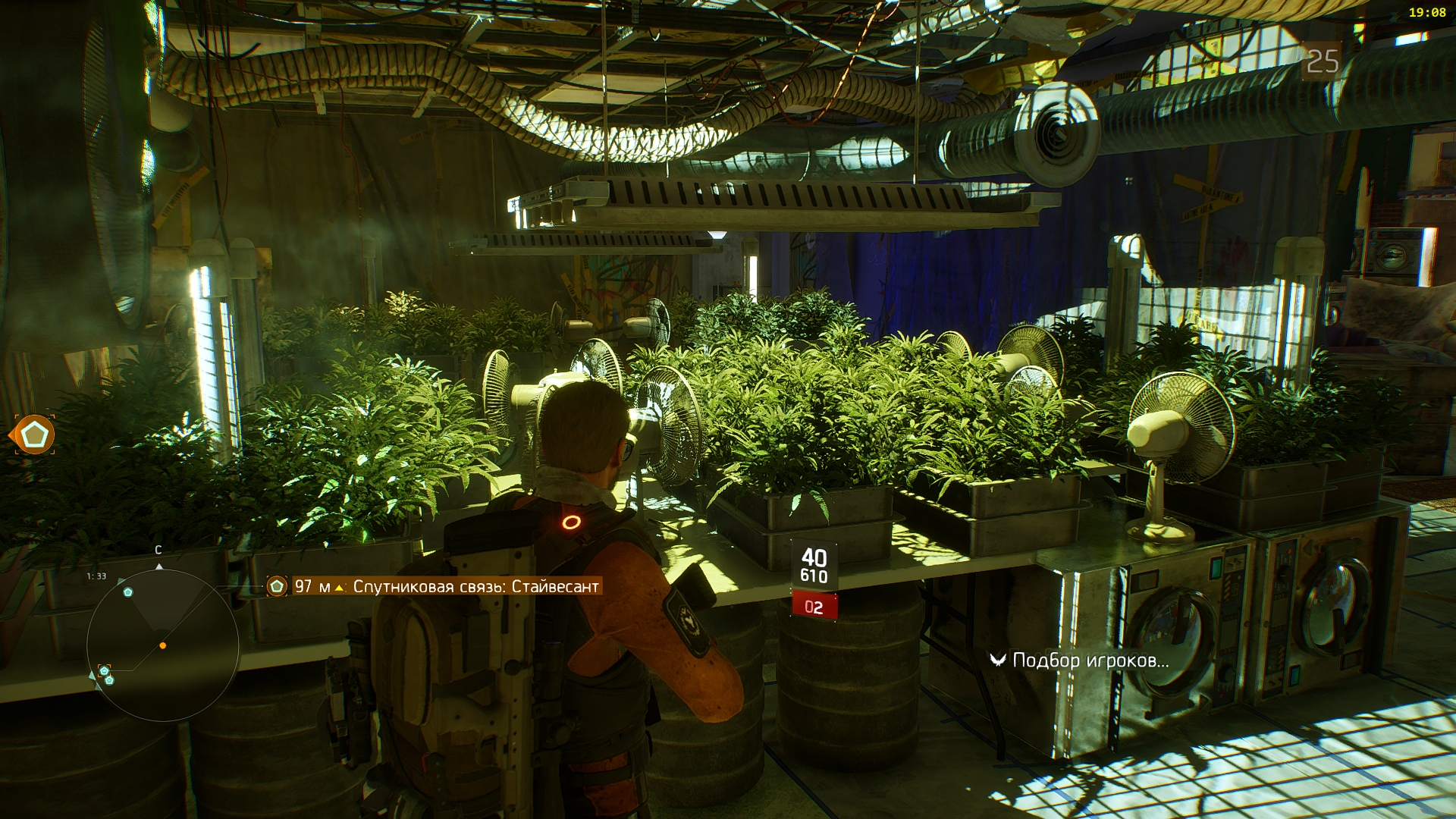Click the highlighted pentagon marker at minimap bottom-left
This screenshot has height=819, width=1456.
(x=105, y=670)
